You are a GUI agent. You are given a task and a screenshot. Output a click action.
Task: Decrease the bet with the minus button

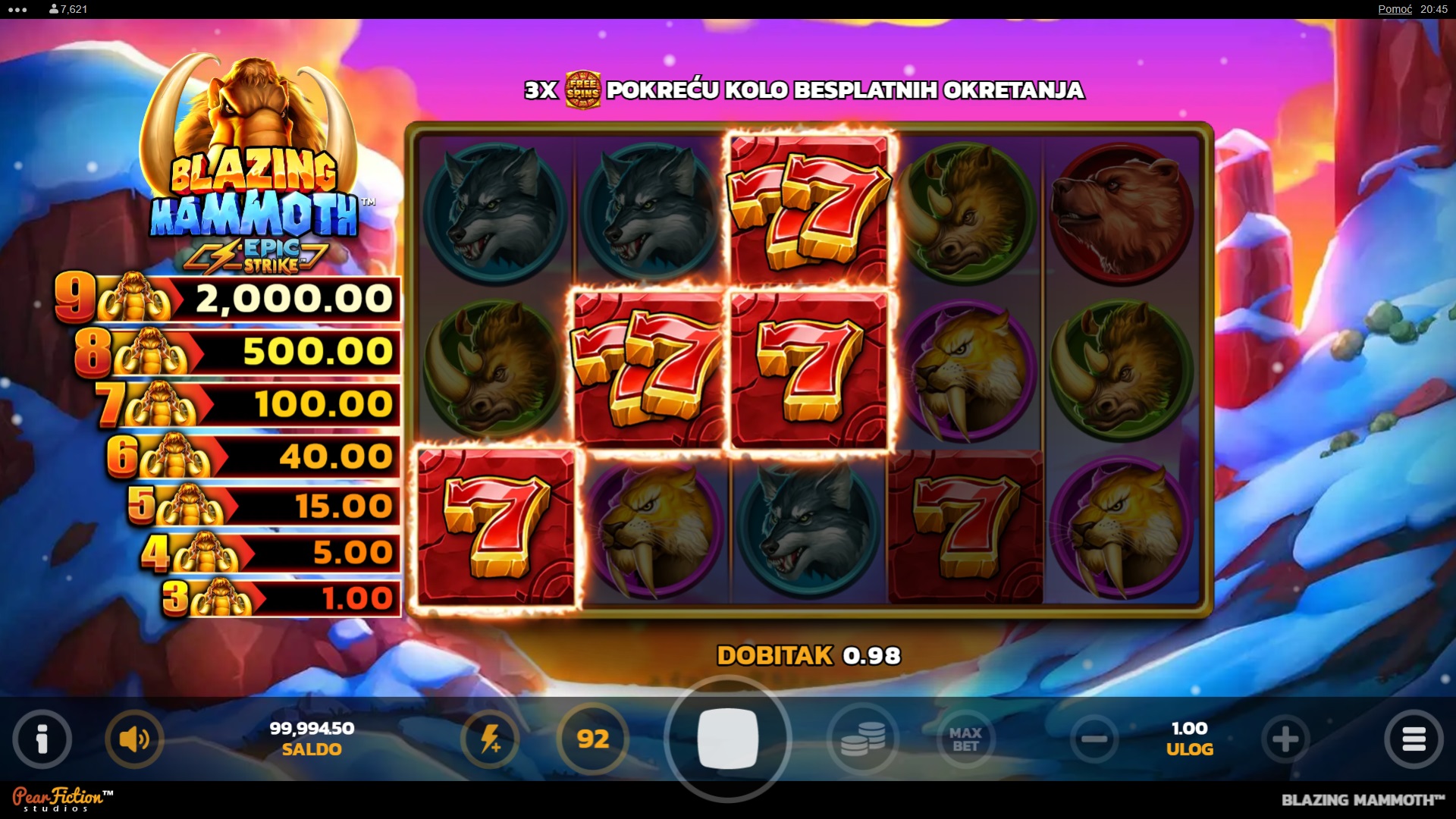(x=1094, y=739)
